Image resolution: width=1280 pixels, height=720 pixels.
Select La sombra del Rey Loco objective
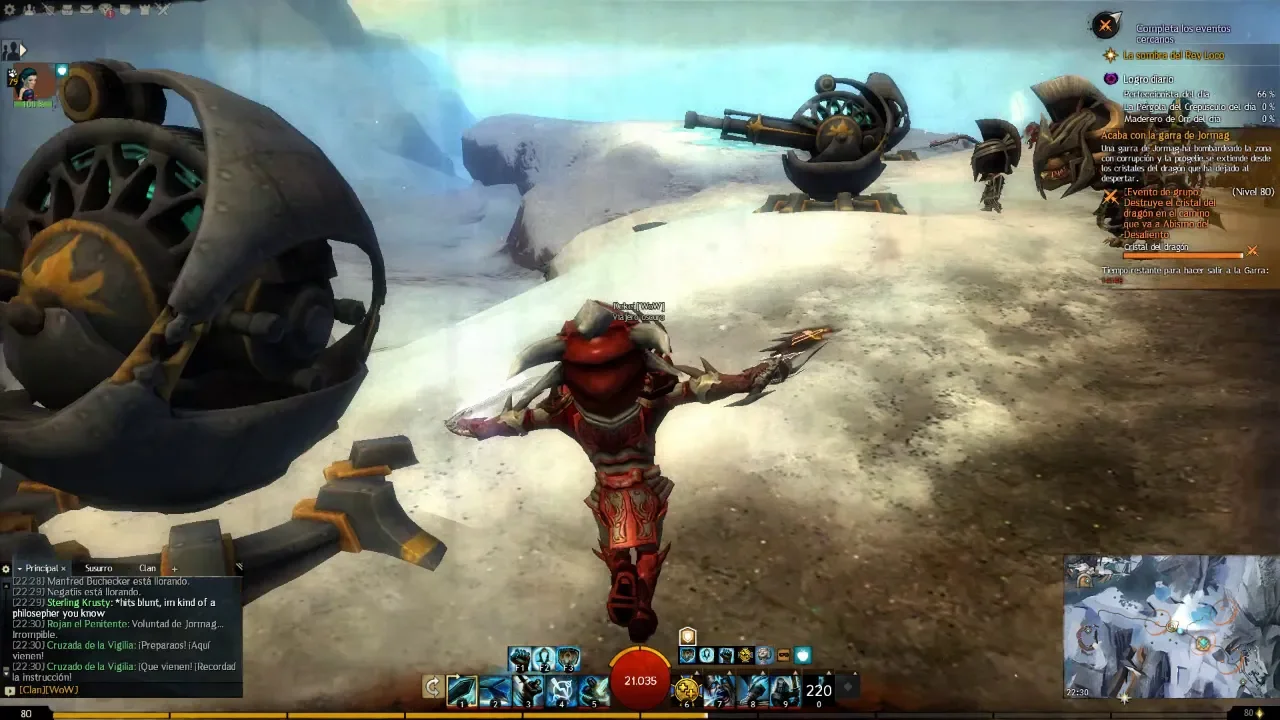pyautogui.click(x=1172, y=56)
